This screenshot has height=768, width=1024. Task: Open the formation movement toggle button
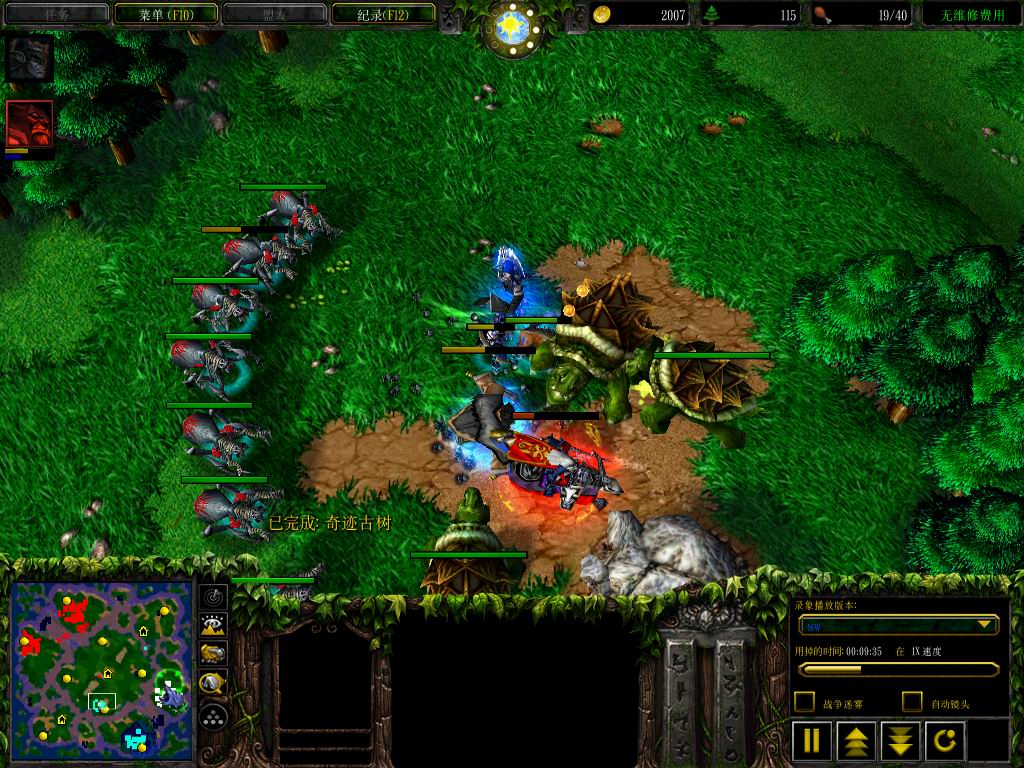pyautogui.click(x=213, y=716)
